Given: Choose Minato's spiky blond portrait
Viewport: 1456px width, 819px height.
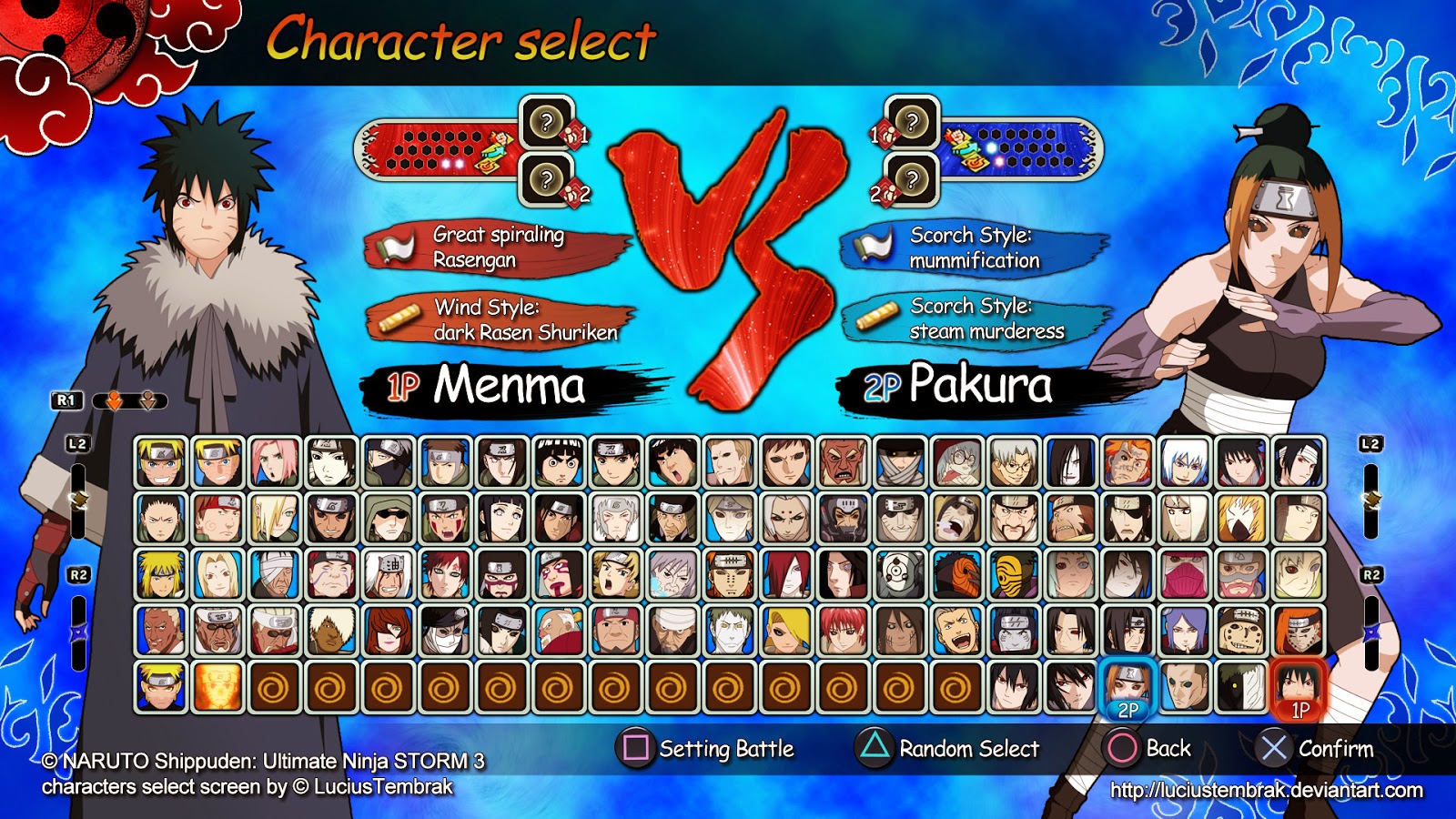Looking at the screenshot, I should tap(161, 574).
